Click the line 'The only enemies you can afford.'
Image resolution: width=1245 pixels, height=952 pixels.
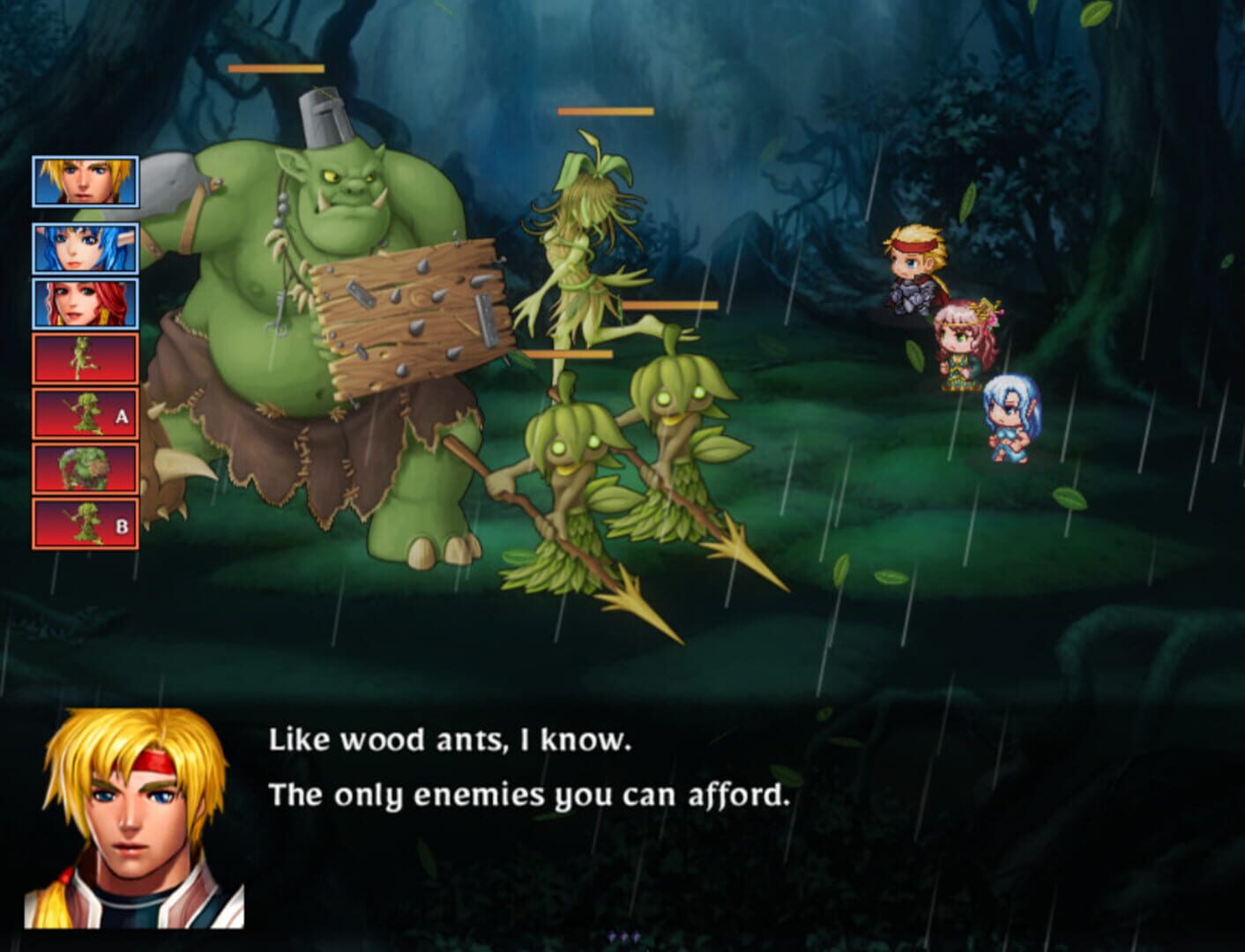(529, 795)
